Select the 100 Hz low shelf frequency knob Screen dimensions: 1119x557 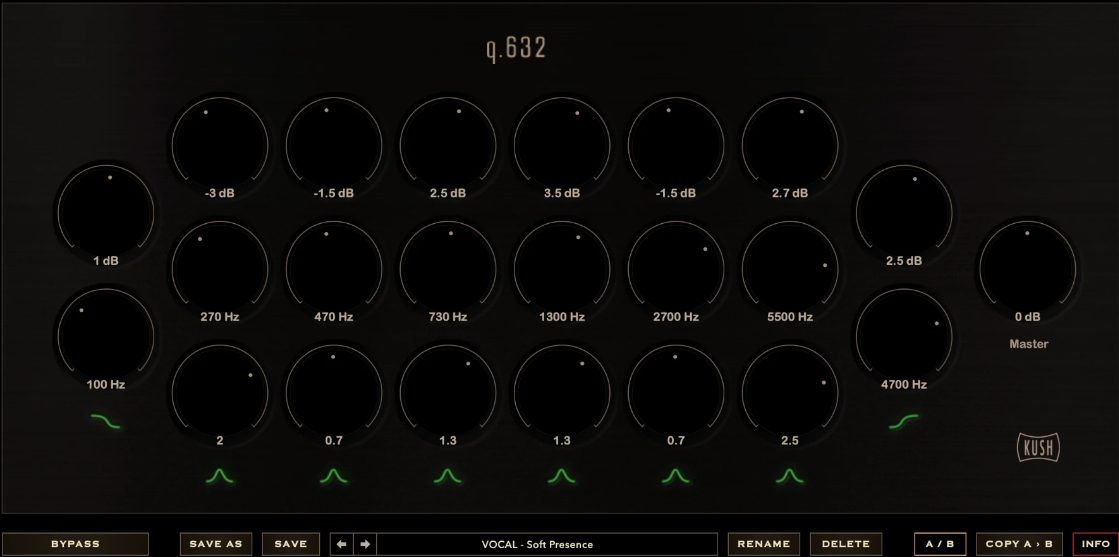coord(105,338)
